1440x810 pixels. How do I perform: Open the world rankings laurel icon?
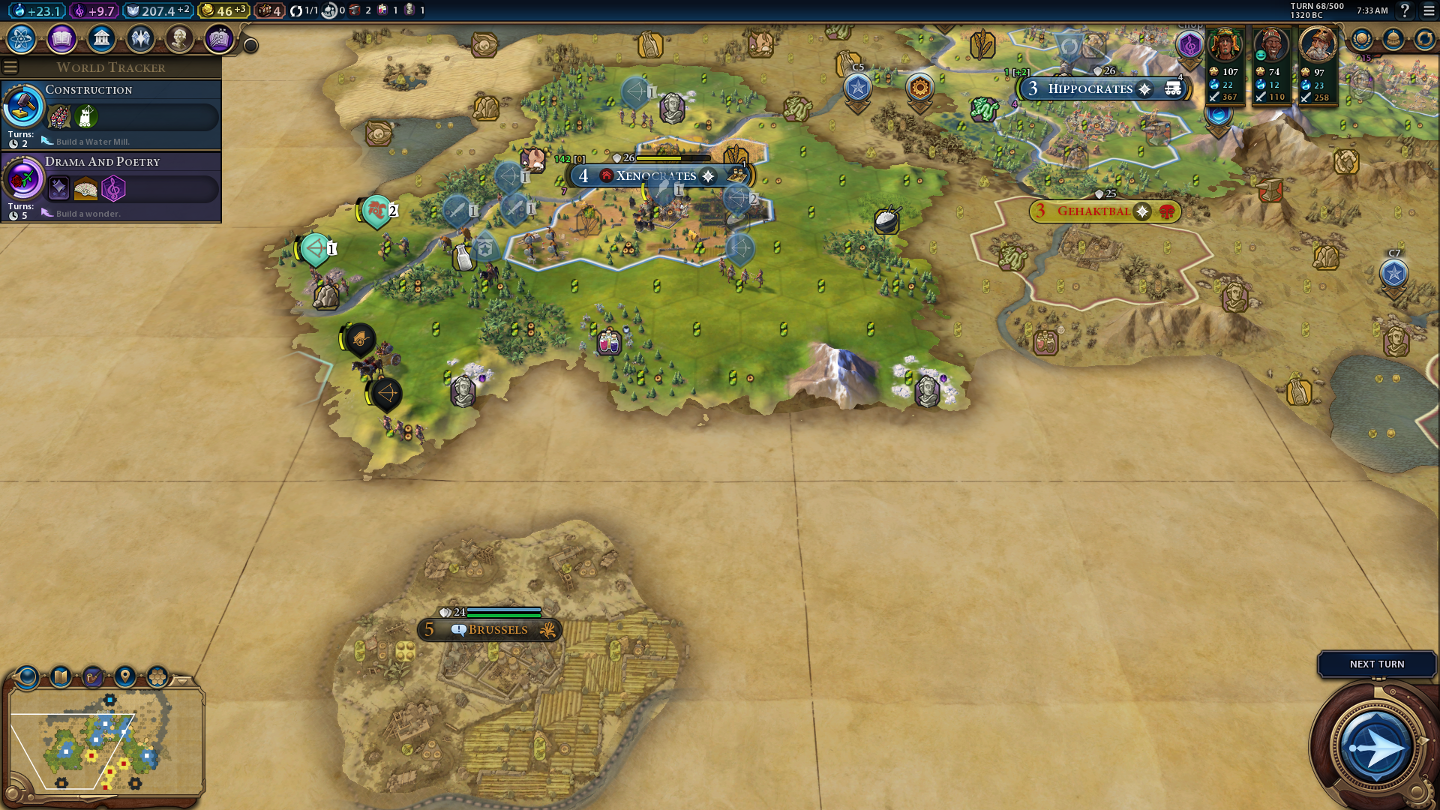(1361, 39)
